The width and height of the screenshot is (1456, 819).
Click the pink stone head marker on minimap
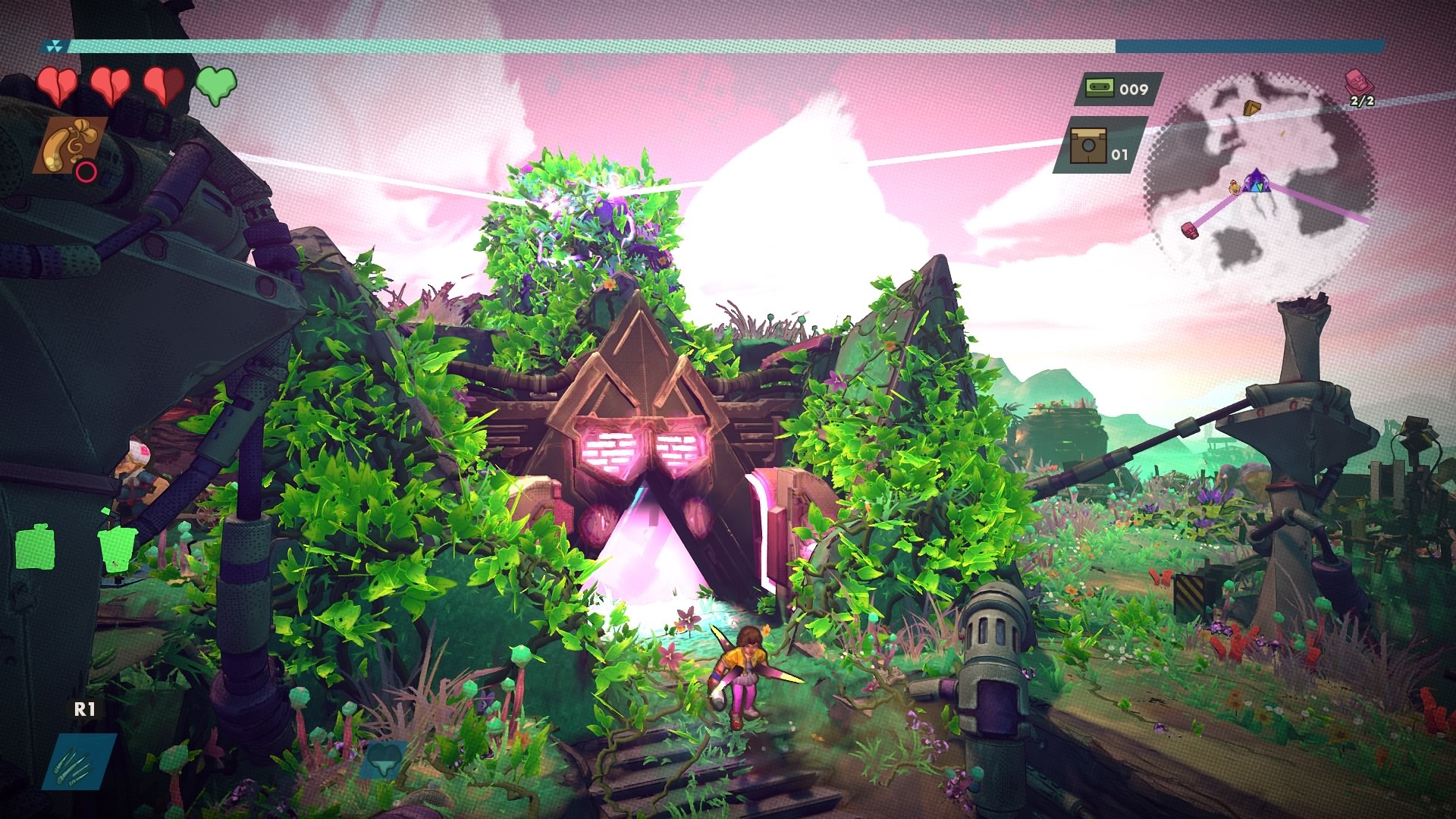[1188, 229]
